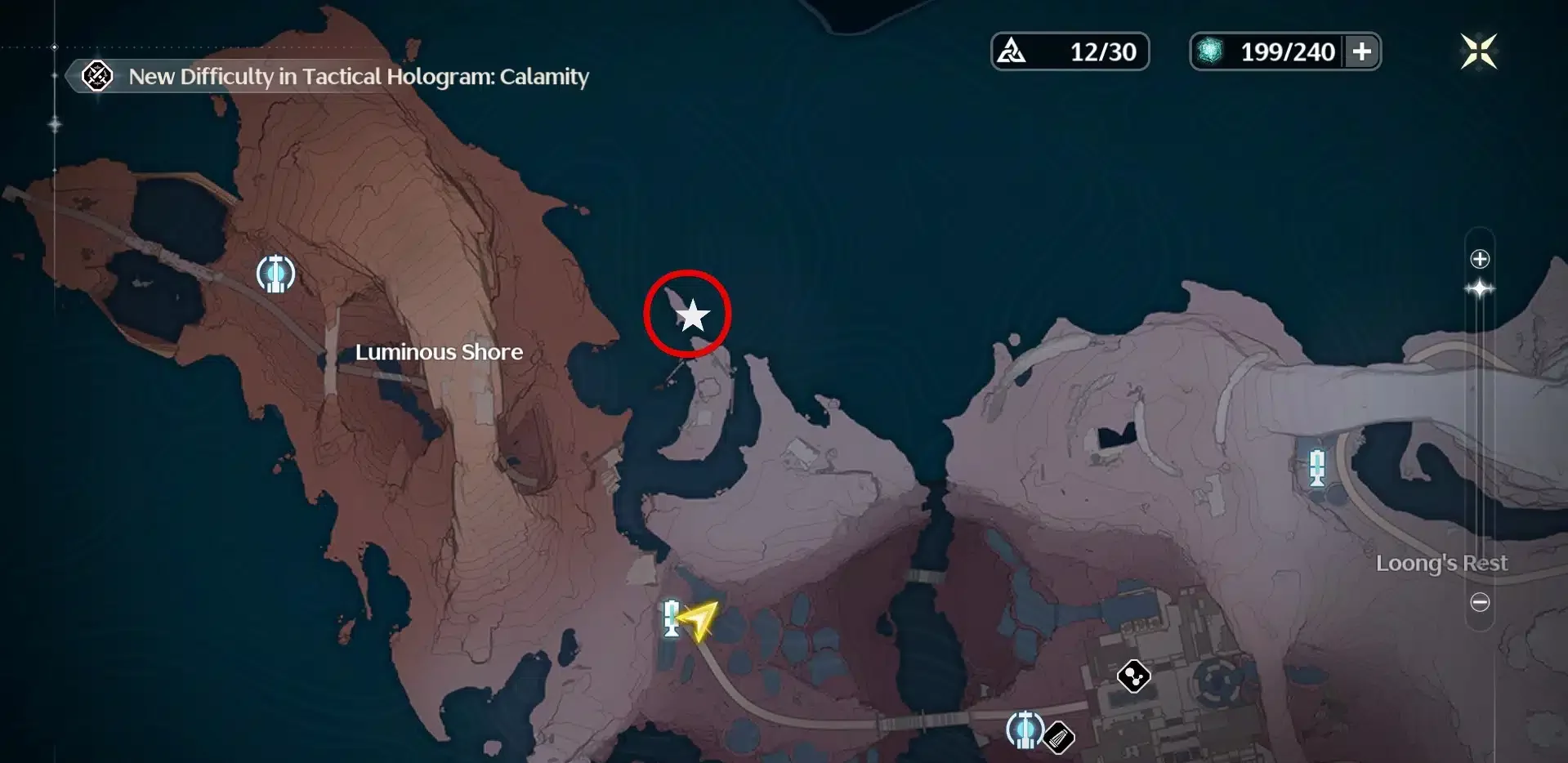Zoom out the map with minus button
This screenshot has height=763, width=1568.
(x=1480, y=603)
